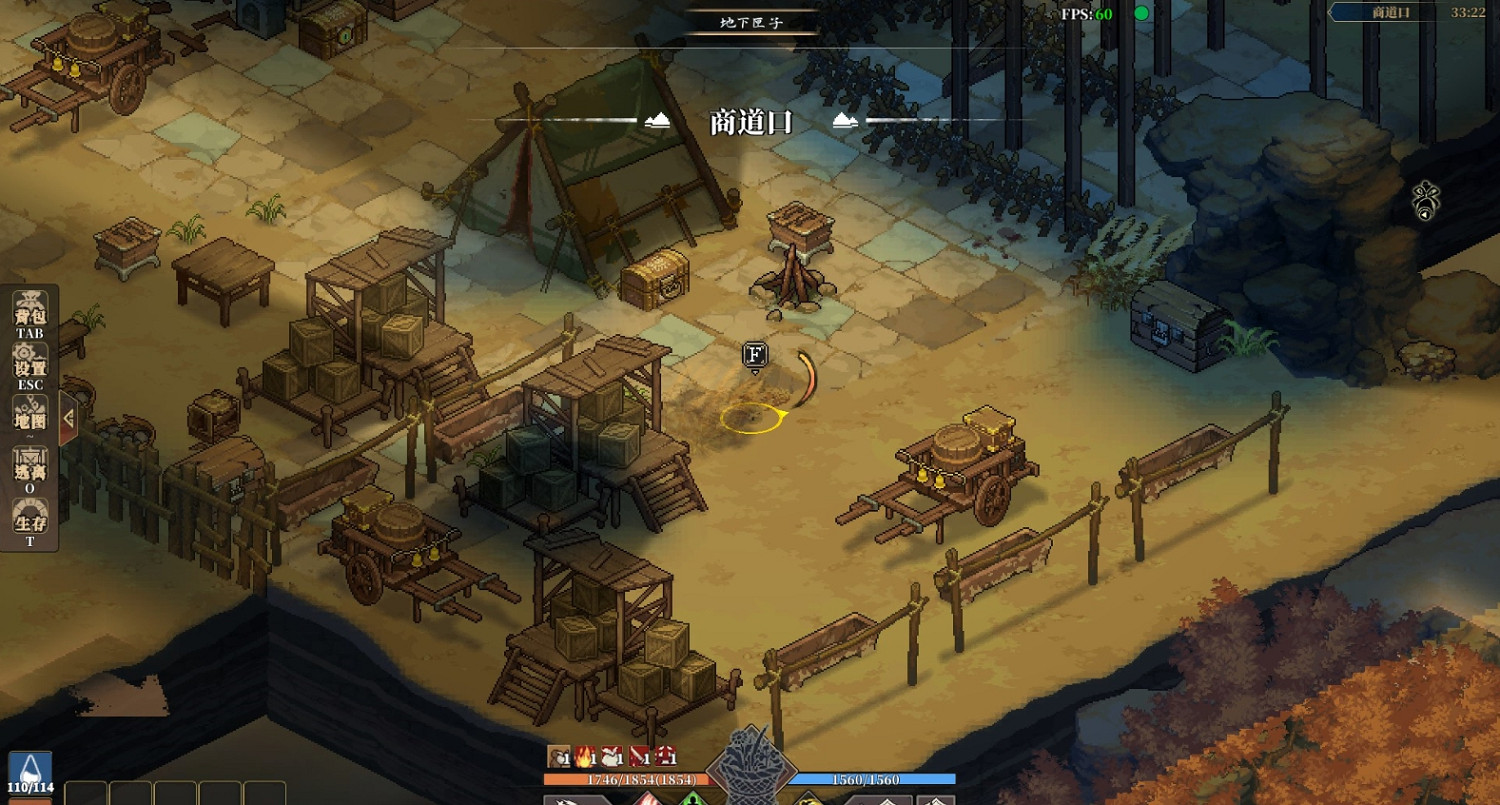
Task: Collapse the left side menu arrow
Action: click(68, 418)
